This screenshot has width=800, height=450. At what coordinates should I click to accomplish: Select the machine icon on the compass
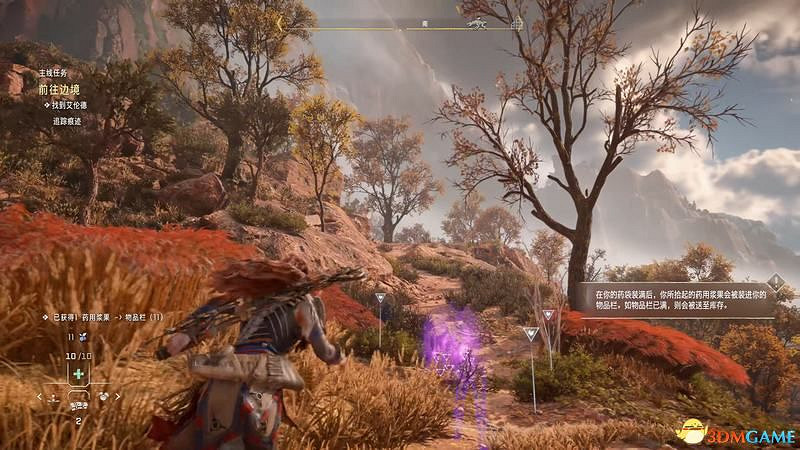[x=476, y=22]
